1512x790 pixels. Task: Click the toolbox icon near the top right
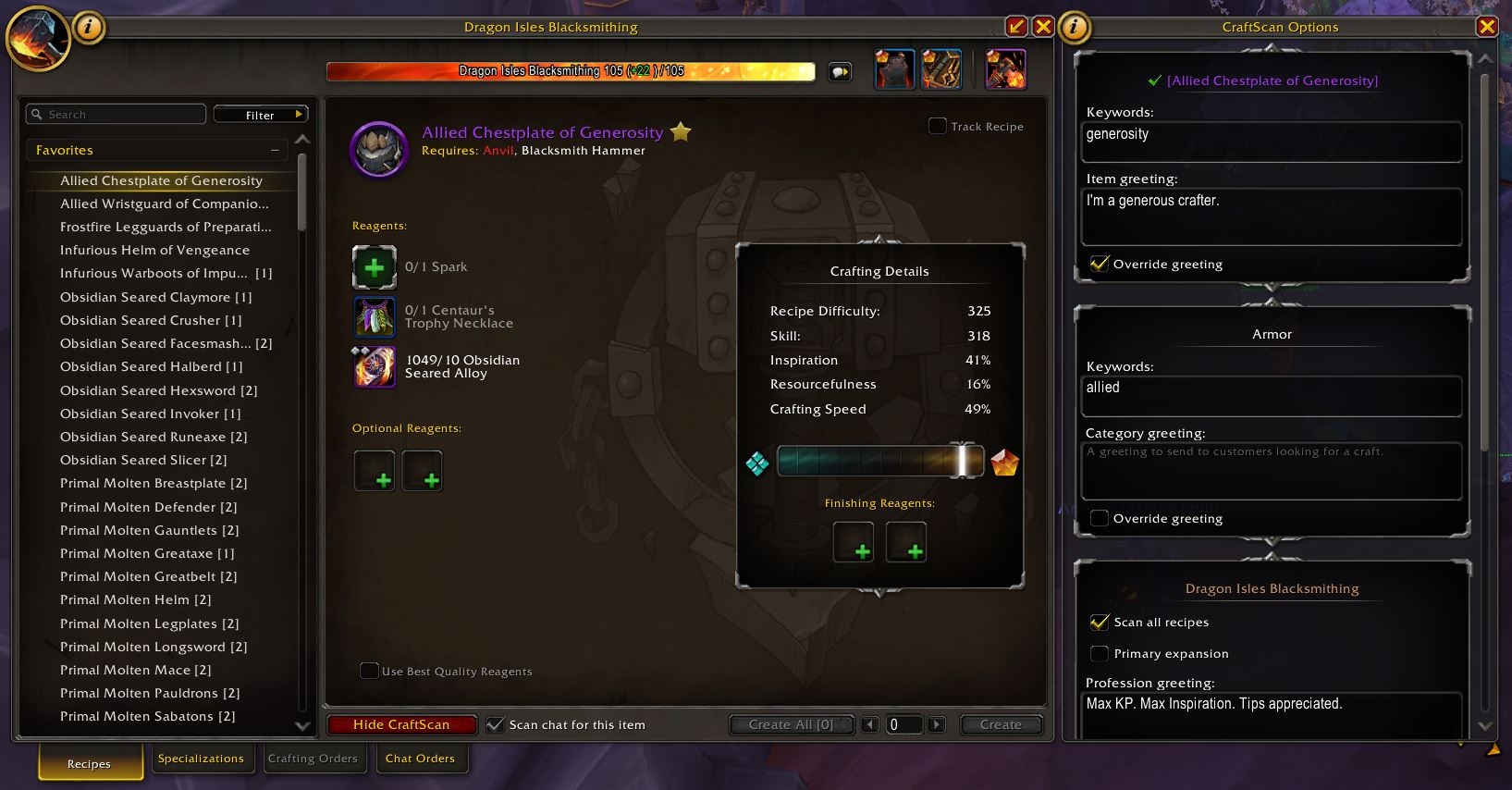click(x=940, y=68)
